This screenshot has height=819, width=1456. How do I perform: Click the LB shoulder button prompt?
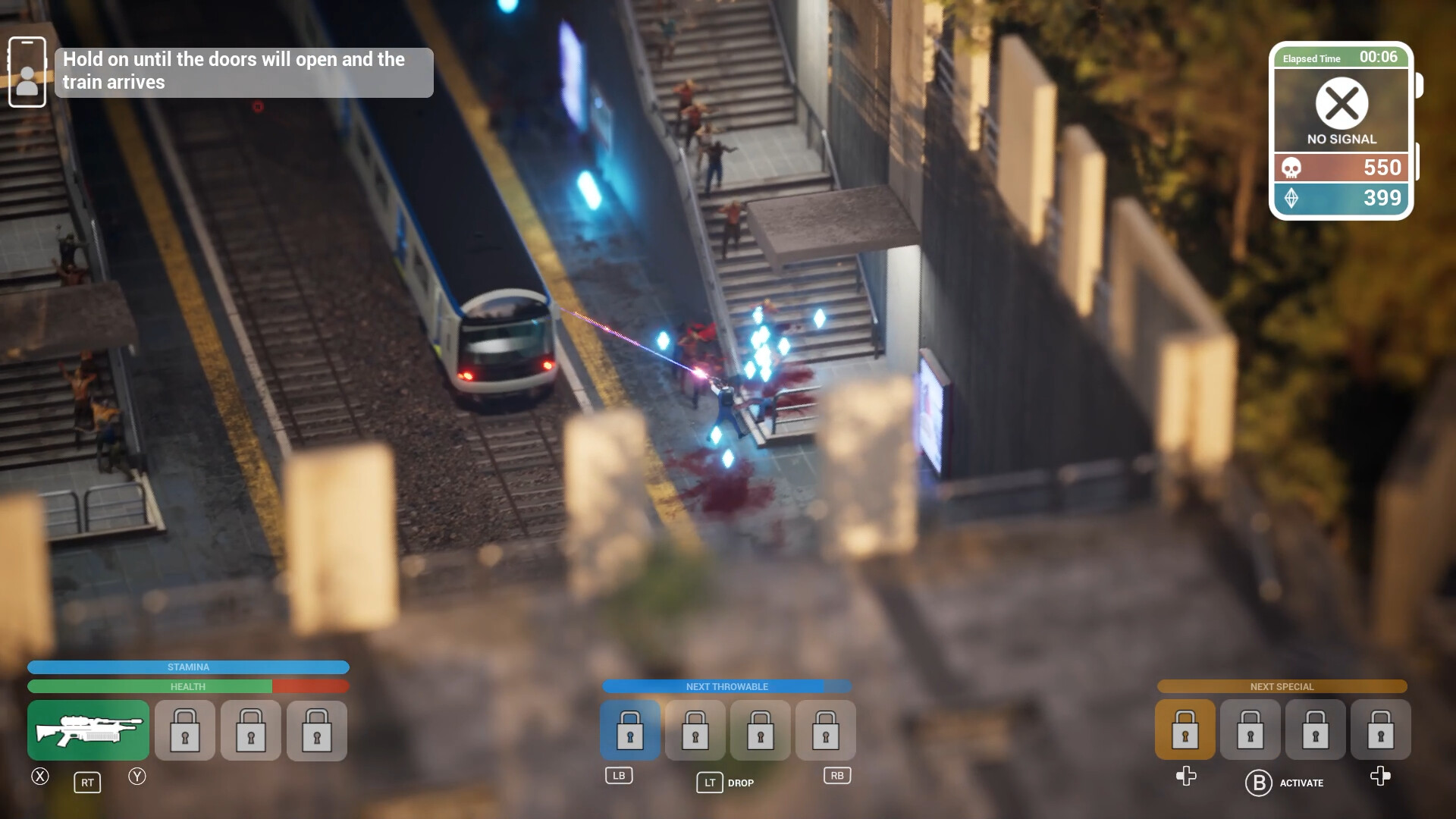pos(620,775)
